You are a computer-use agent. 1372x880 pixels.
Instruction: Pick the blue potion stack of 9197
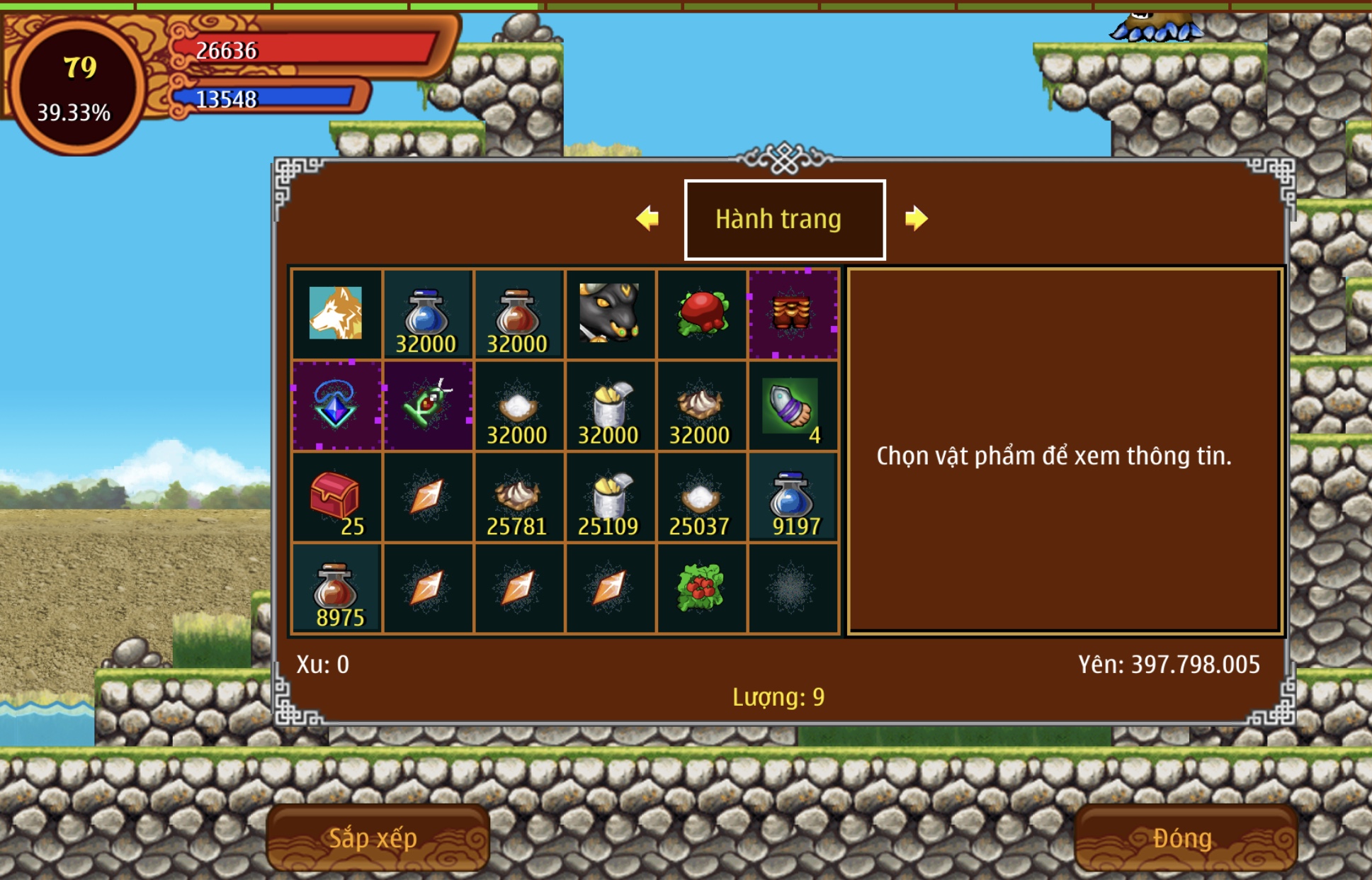coord(793,497)
